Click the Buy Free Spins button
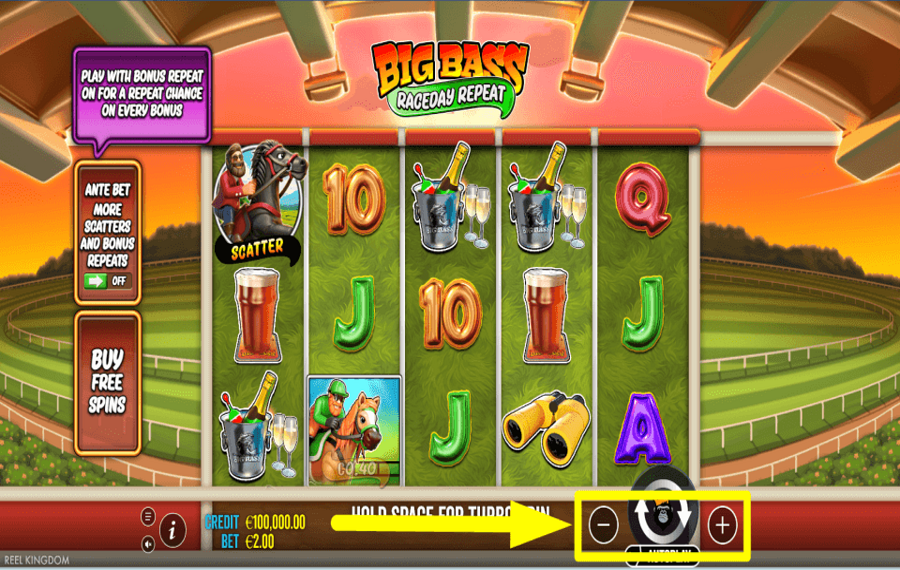900x570 pixels. [107, 382]
